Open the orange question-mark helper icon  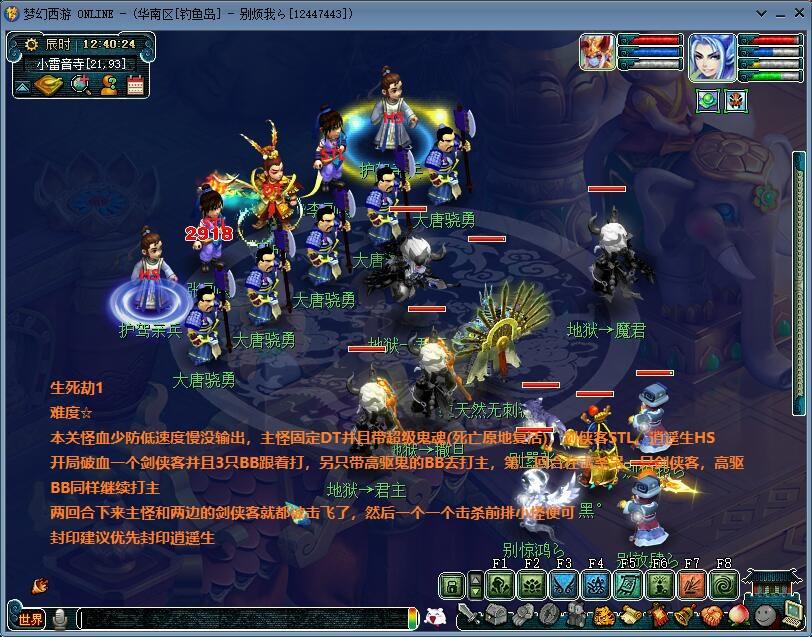[109, 85]
